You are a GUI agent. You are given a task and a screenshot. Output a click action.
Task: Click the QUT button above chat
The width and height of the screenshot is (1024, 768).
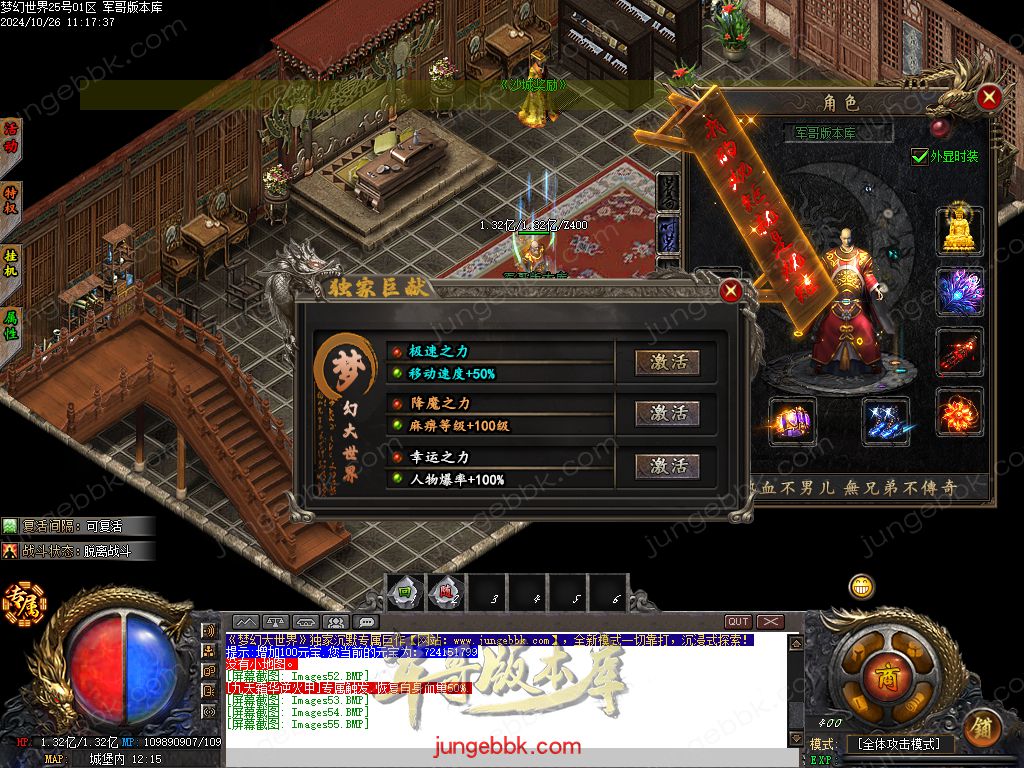tap(738, 622)
